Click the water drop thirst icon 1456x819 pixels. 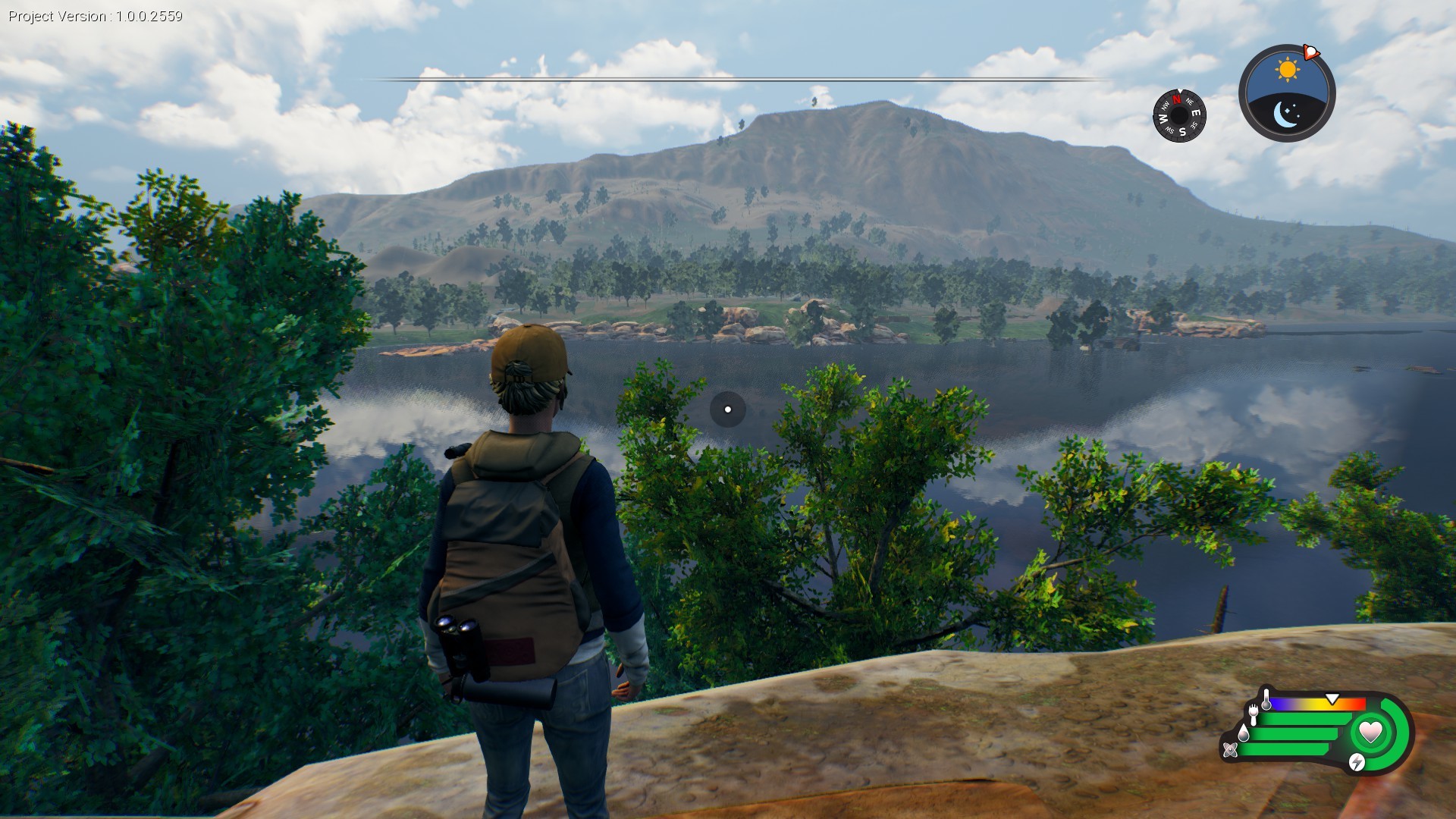point(1243,733)
